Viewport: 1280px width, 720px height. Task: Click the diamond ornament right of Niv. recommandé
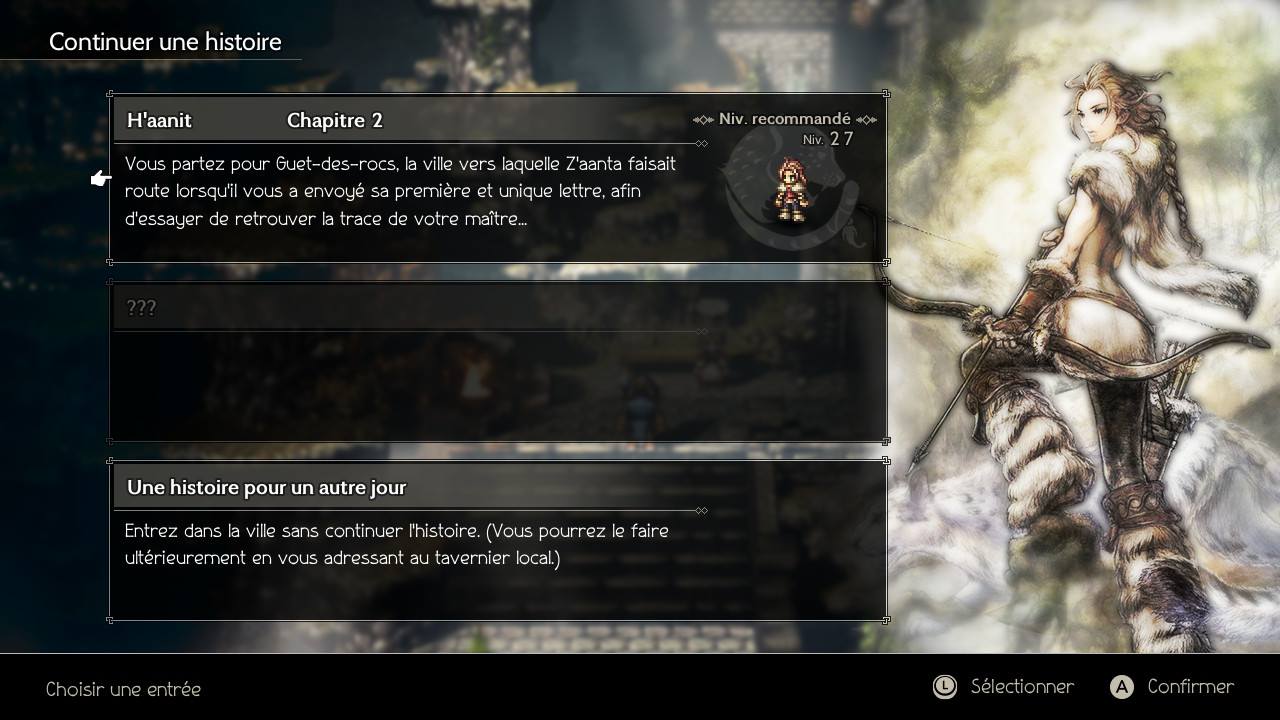coord(866,118)
